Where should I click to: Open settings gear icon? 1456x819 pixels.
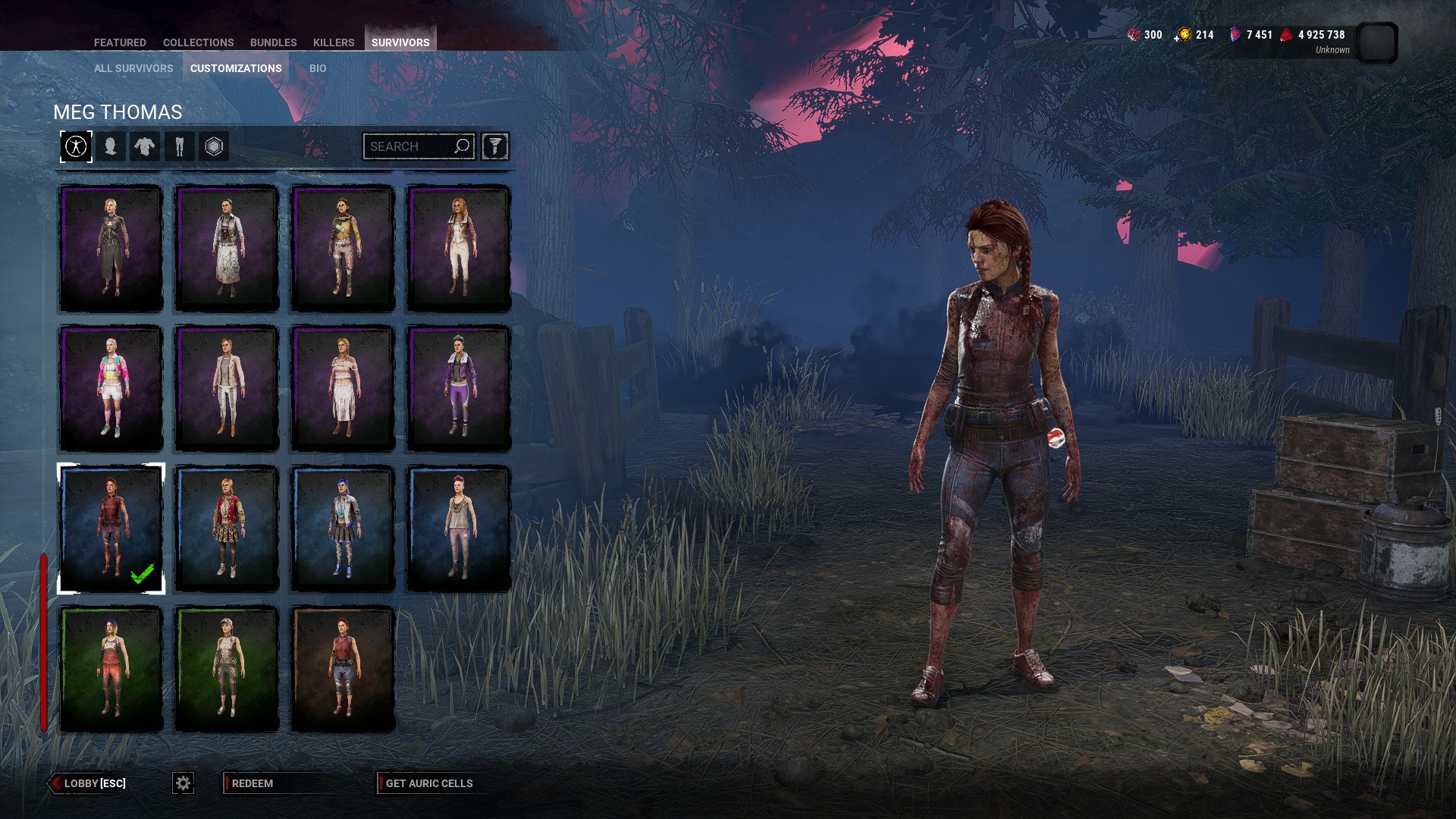pyautogui.click(x=183, y=783)
